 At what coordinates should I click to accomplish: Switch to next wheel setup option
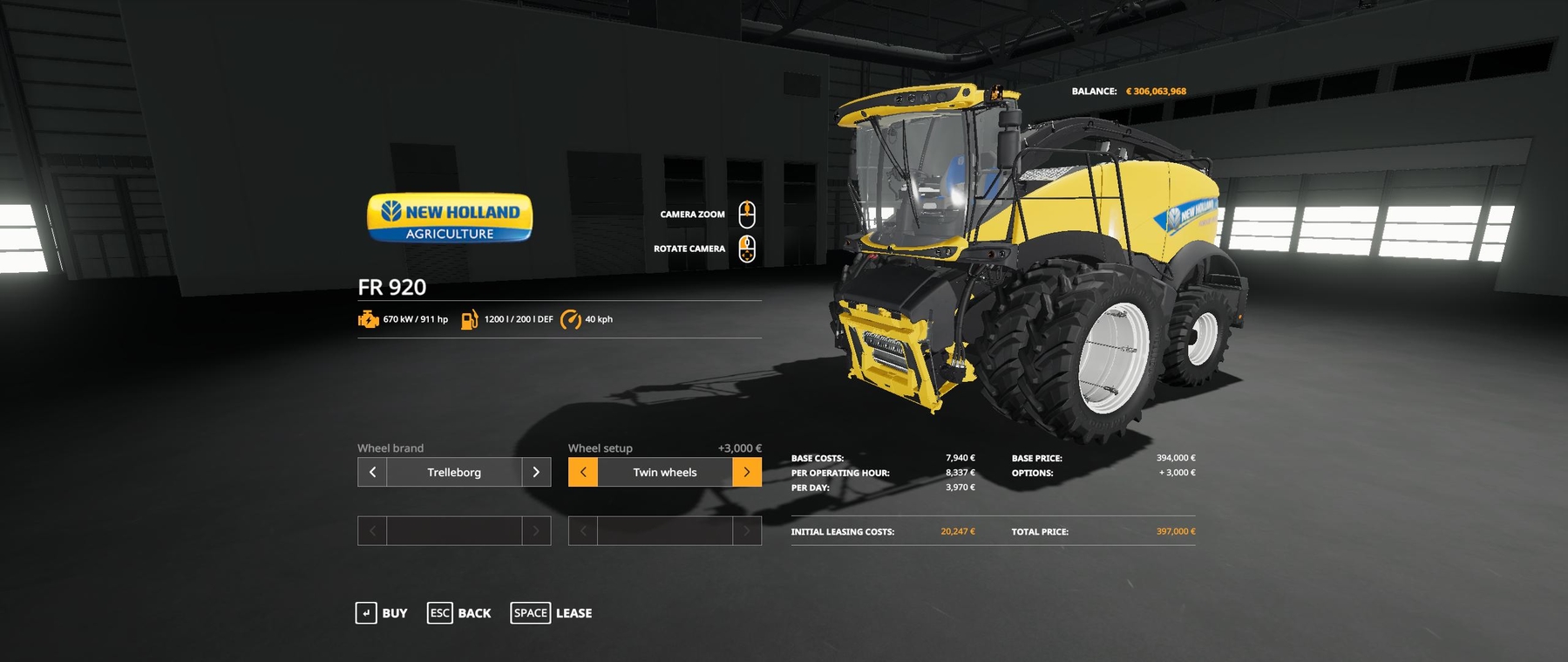[747, 472]
